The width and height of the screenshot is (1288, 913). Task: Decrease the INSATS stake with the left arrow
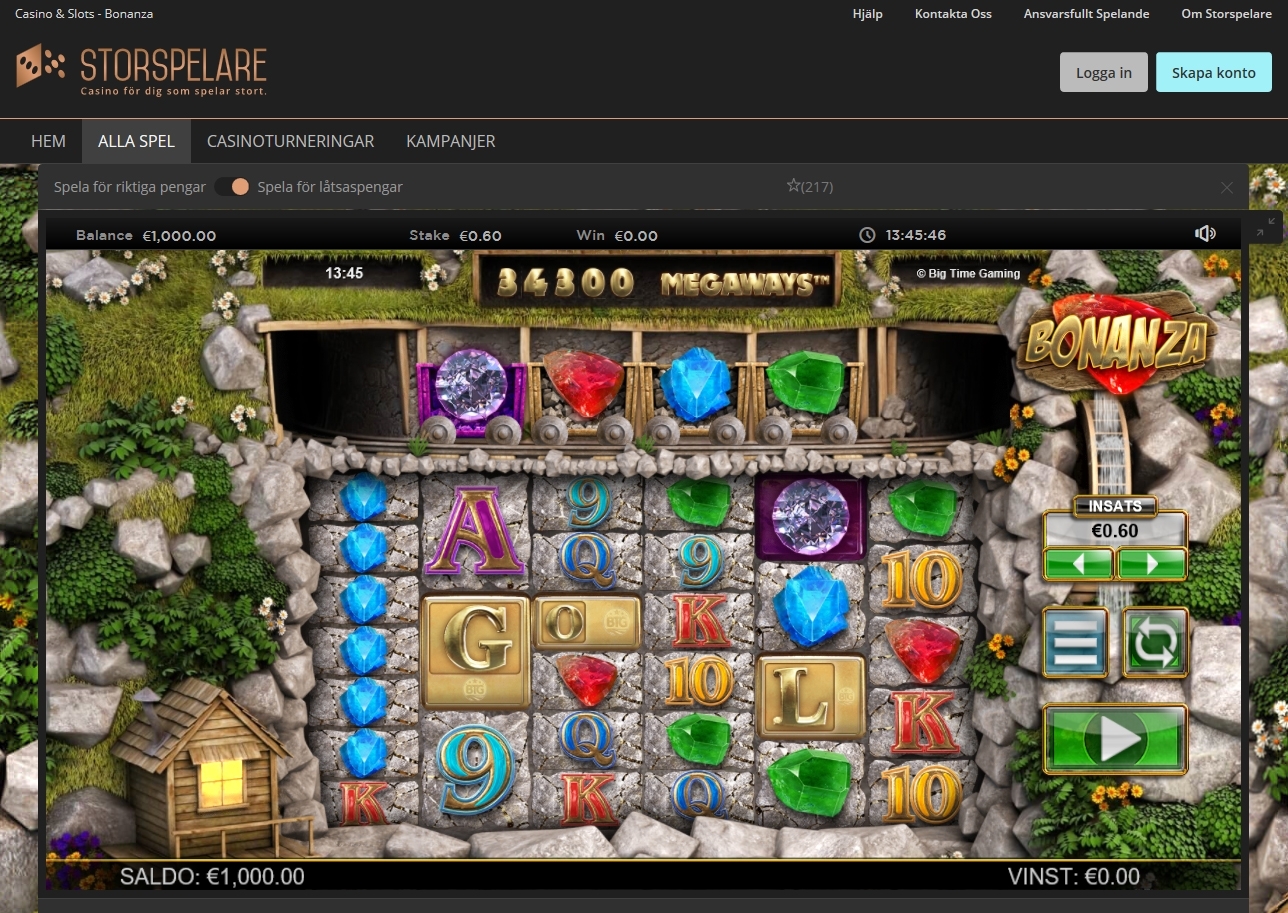[1081, 563]
